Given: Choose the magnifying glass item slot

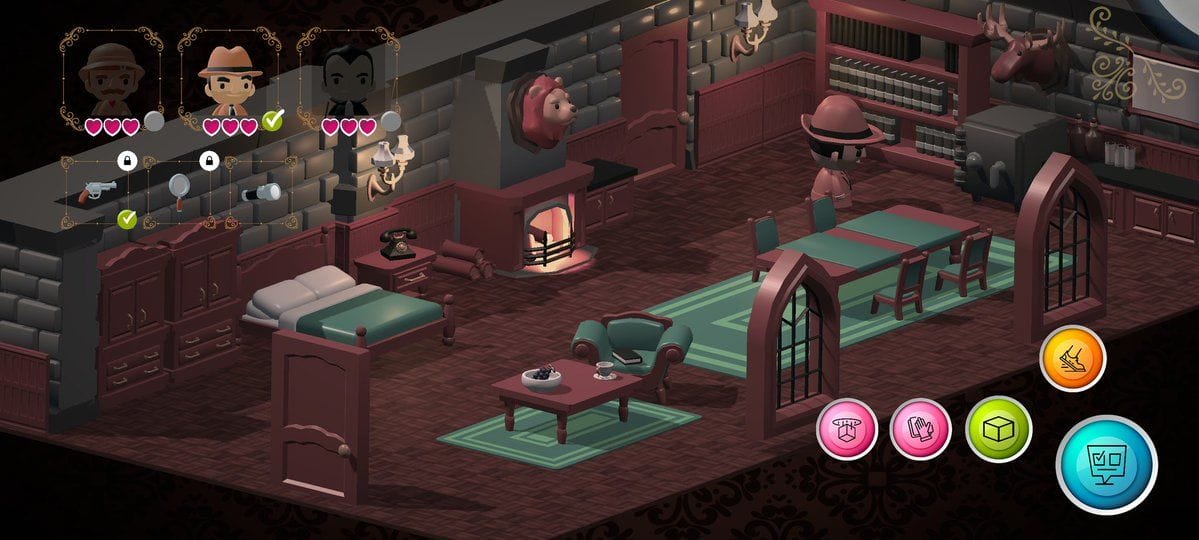Looking at the screenshot, I should pos(180,190).
